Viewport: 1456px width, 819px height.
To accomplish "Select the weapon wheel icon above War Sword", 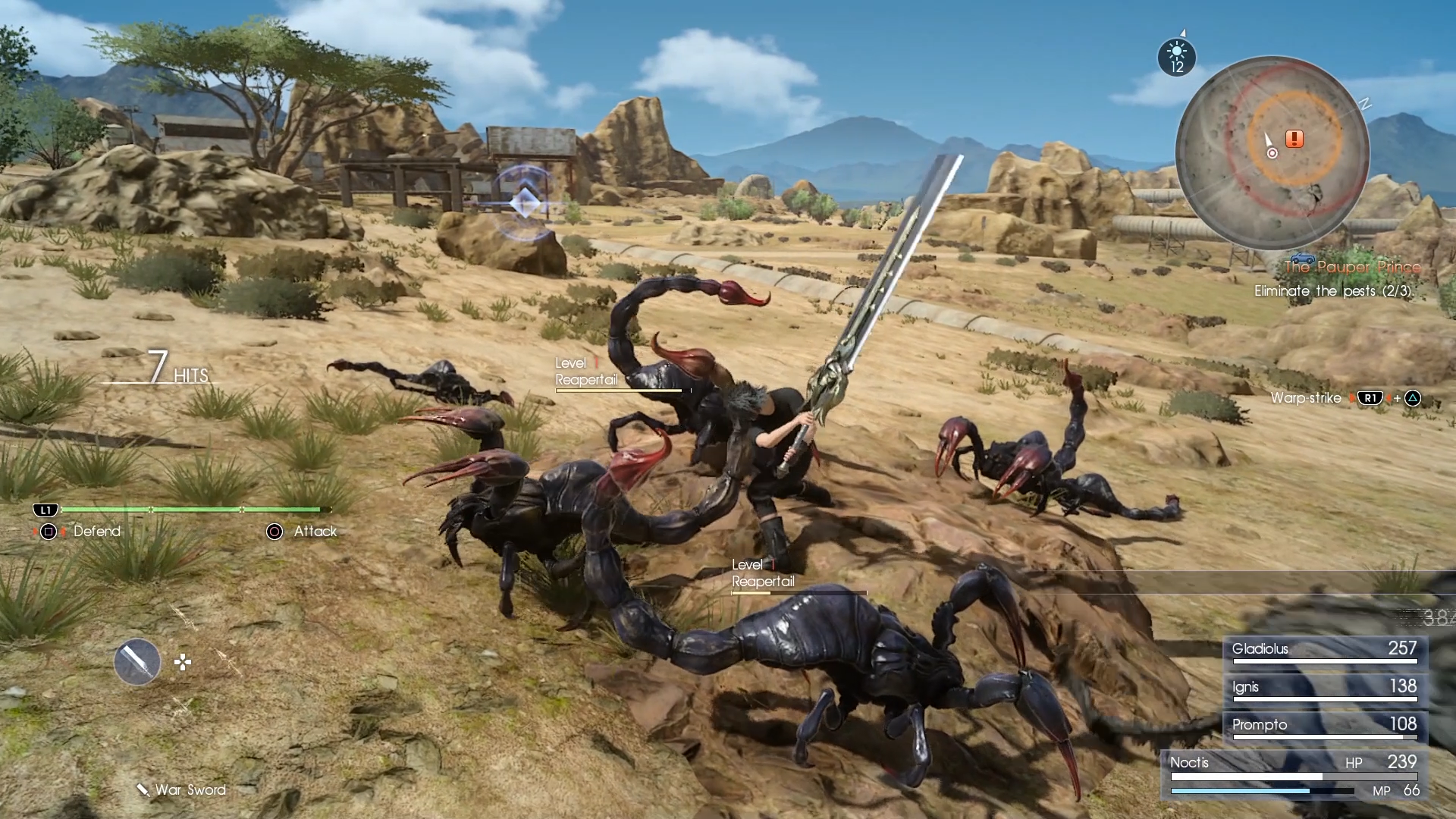I will point(136,661).
